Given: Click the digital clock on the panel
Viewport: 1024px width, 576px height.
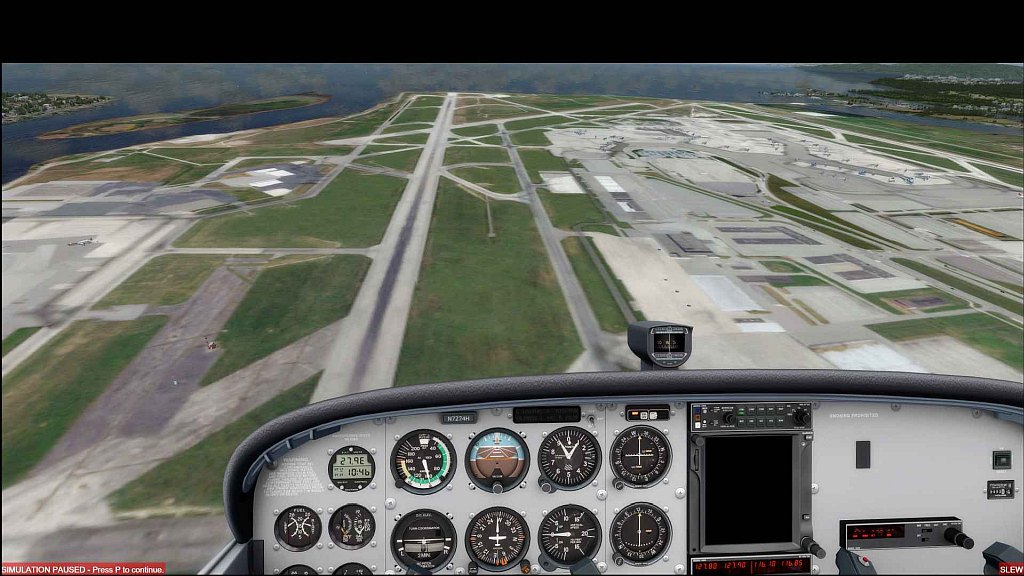Looking at the screenshot, I should point(352,467).
